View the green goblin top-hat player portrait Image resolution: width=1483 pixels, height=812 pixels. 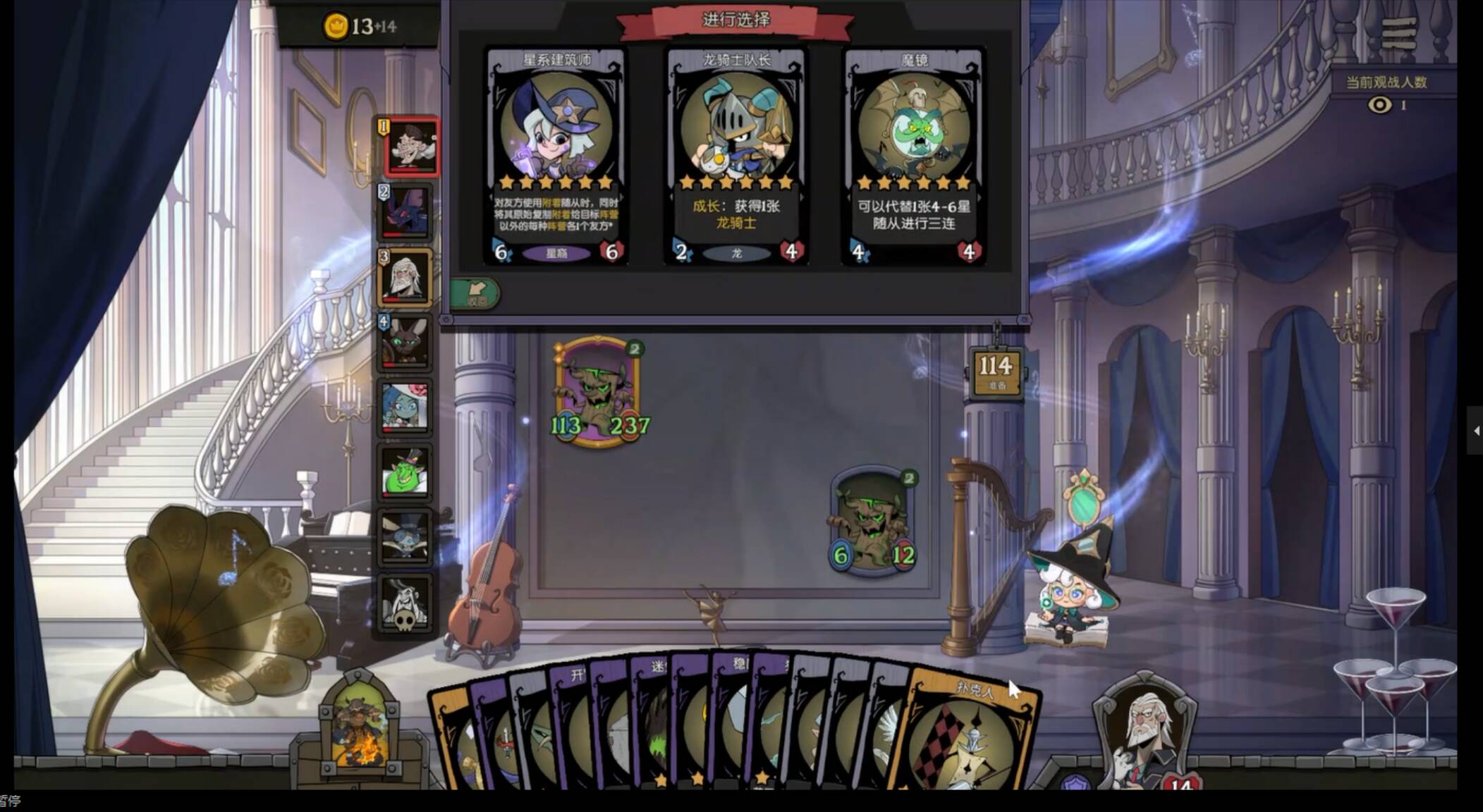(x=405, y=472)
